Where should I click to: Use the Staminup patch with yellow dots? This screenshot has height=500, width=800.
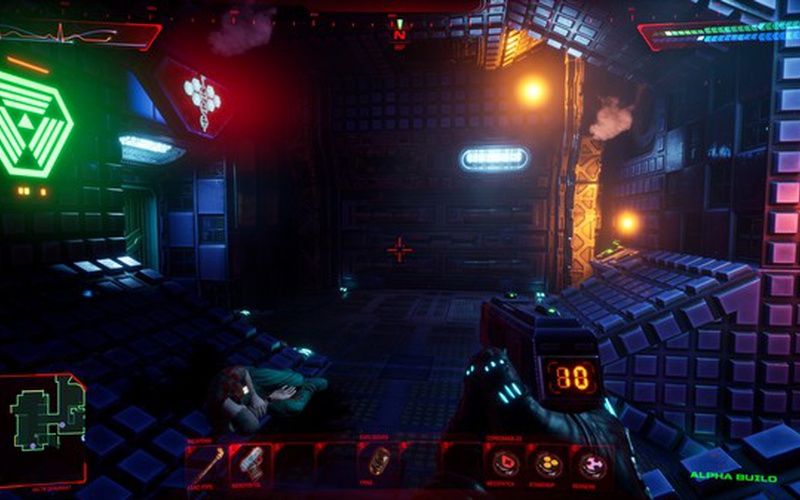tap(548, 463)
